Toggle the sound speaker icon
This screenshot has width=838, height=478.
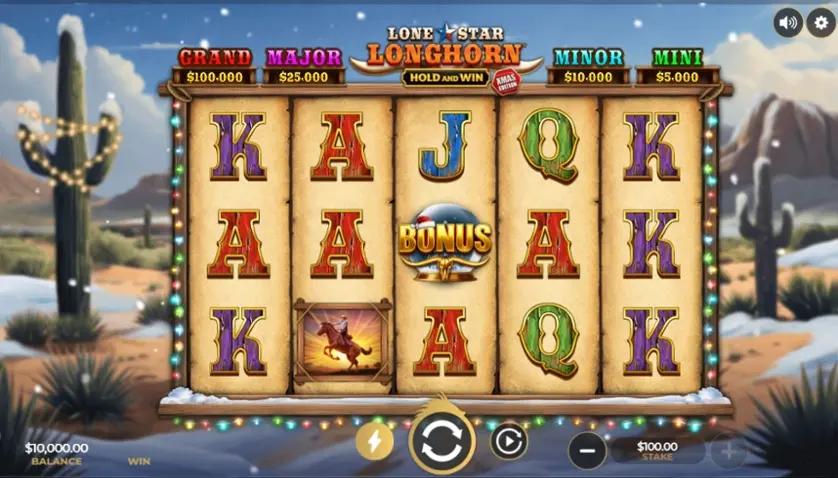coord(788,22)
